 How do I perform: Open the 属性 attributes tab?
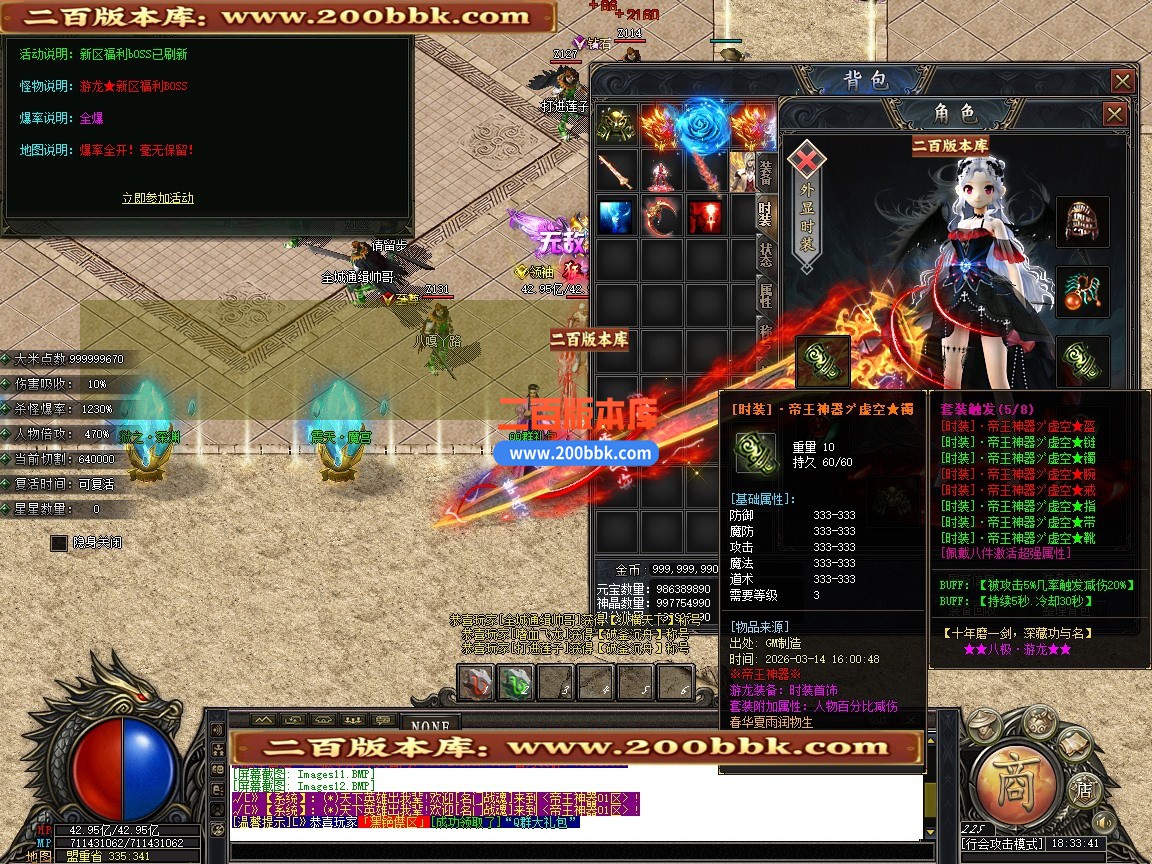765,295
